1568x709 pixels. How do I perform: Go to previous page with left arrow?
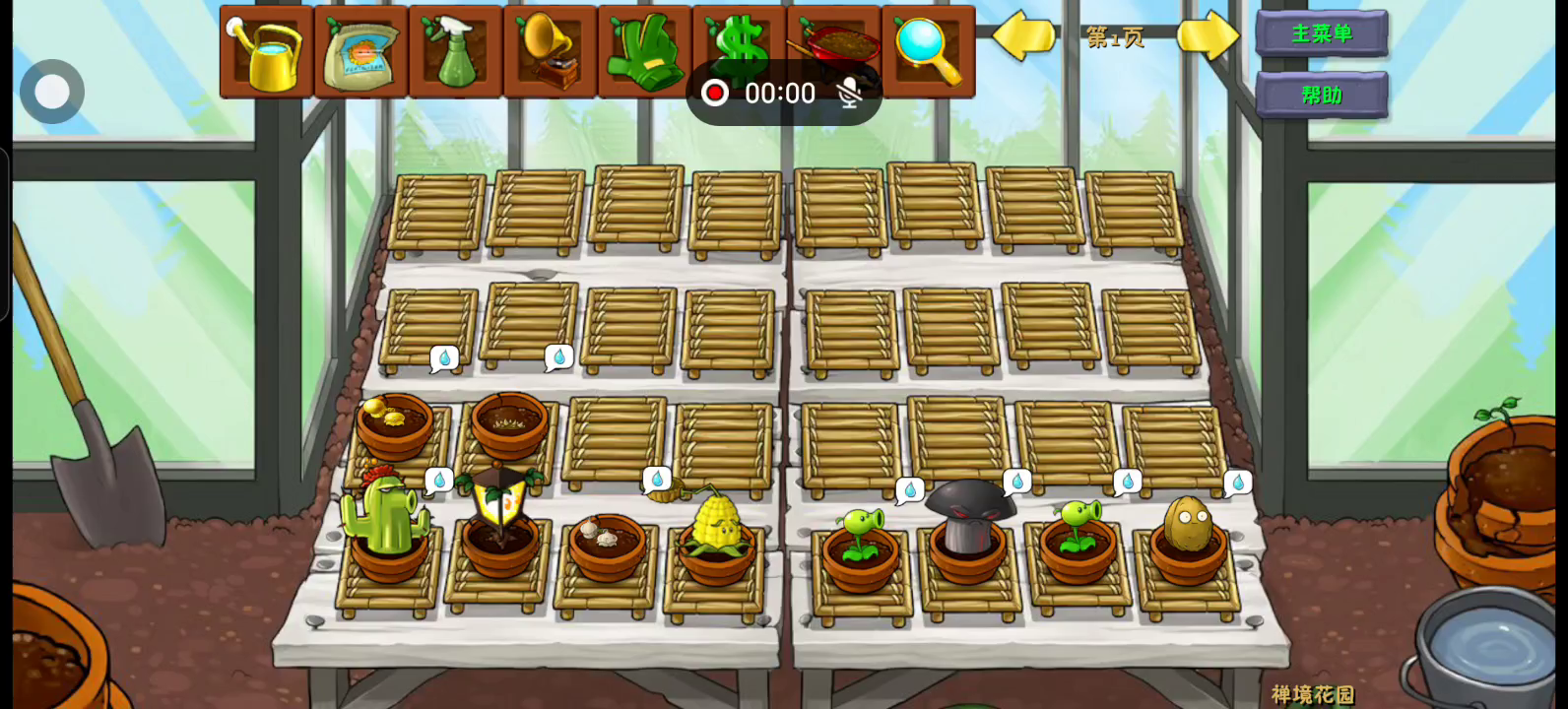click(1023, 36)
